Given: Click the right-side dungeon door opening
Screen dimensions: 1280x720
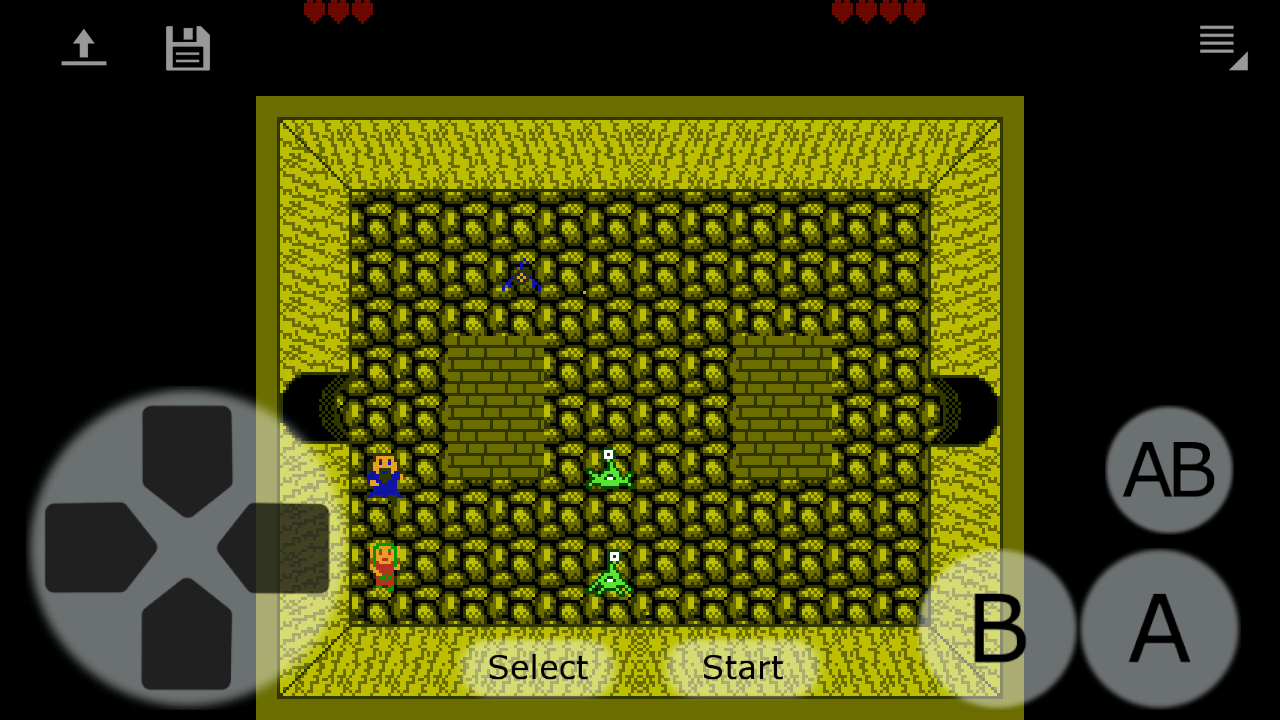Looking at the screenshot, I should [x=968, y=410].
